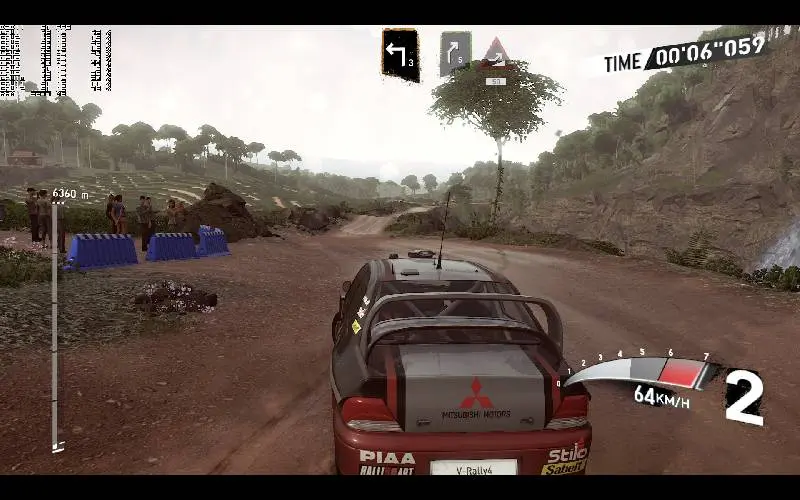Click the red triangle caution sign icon
This screenshot has height=500, width=800.
[x=496, y=54]
